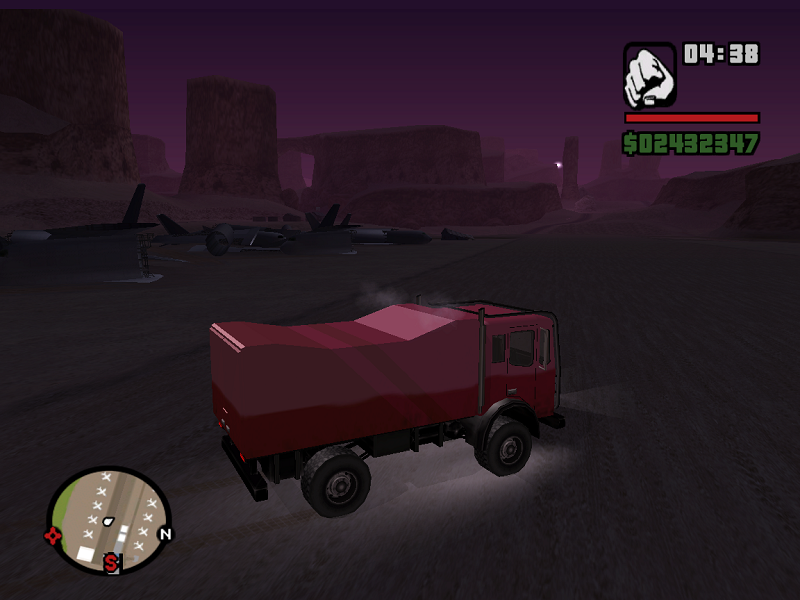Open the circular radar minimap

109,520
